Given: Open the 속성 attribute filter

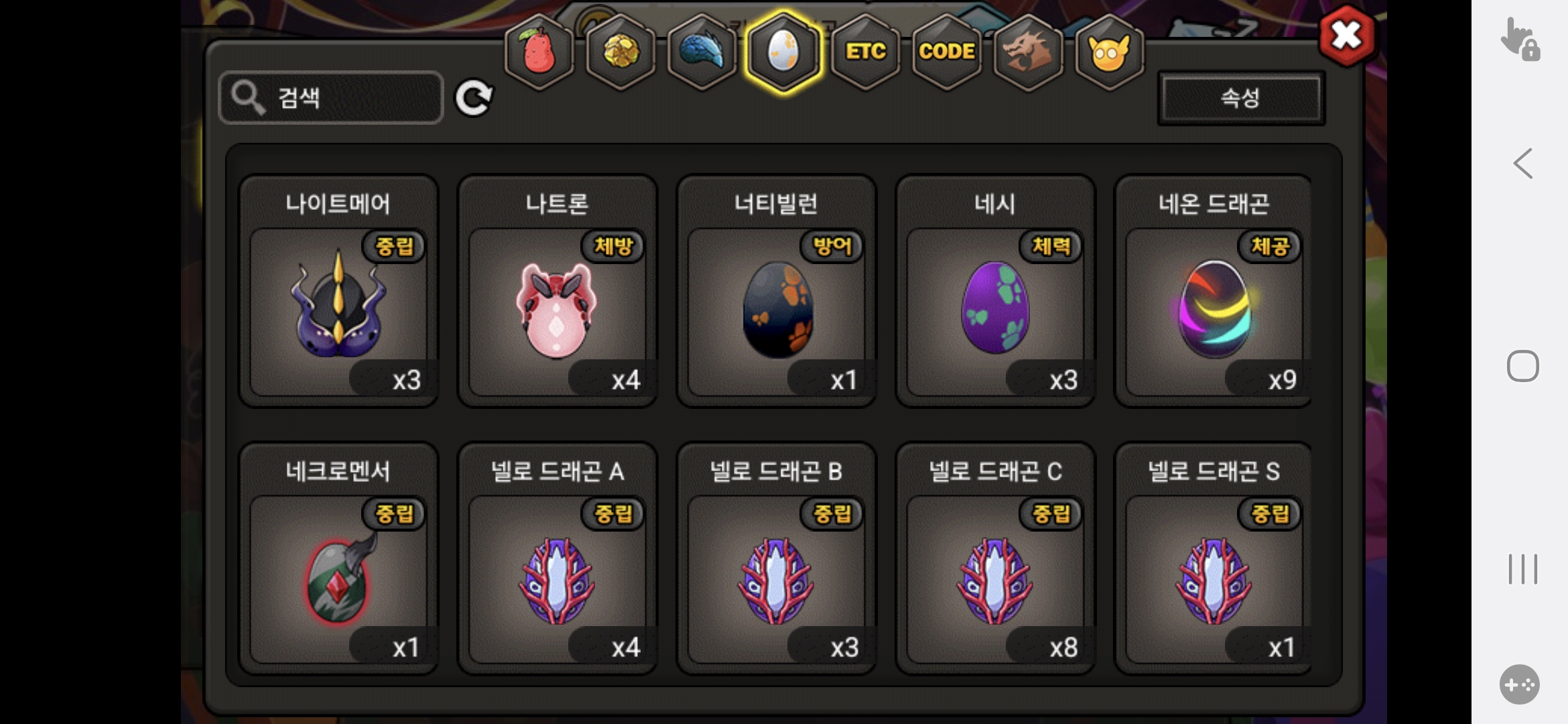Looking at the screenshot, I should 1241,98.
